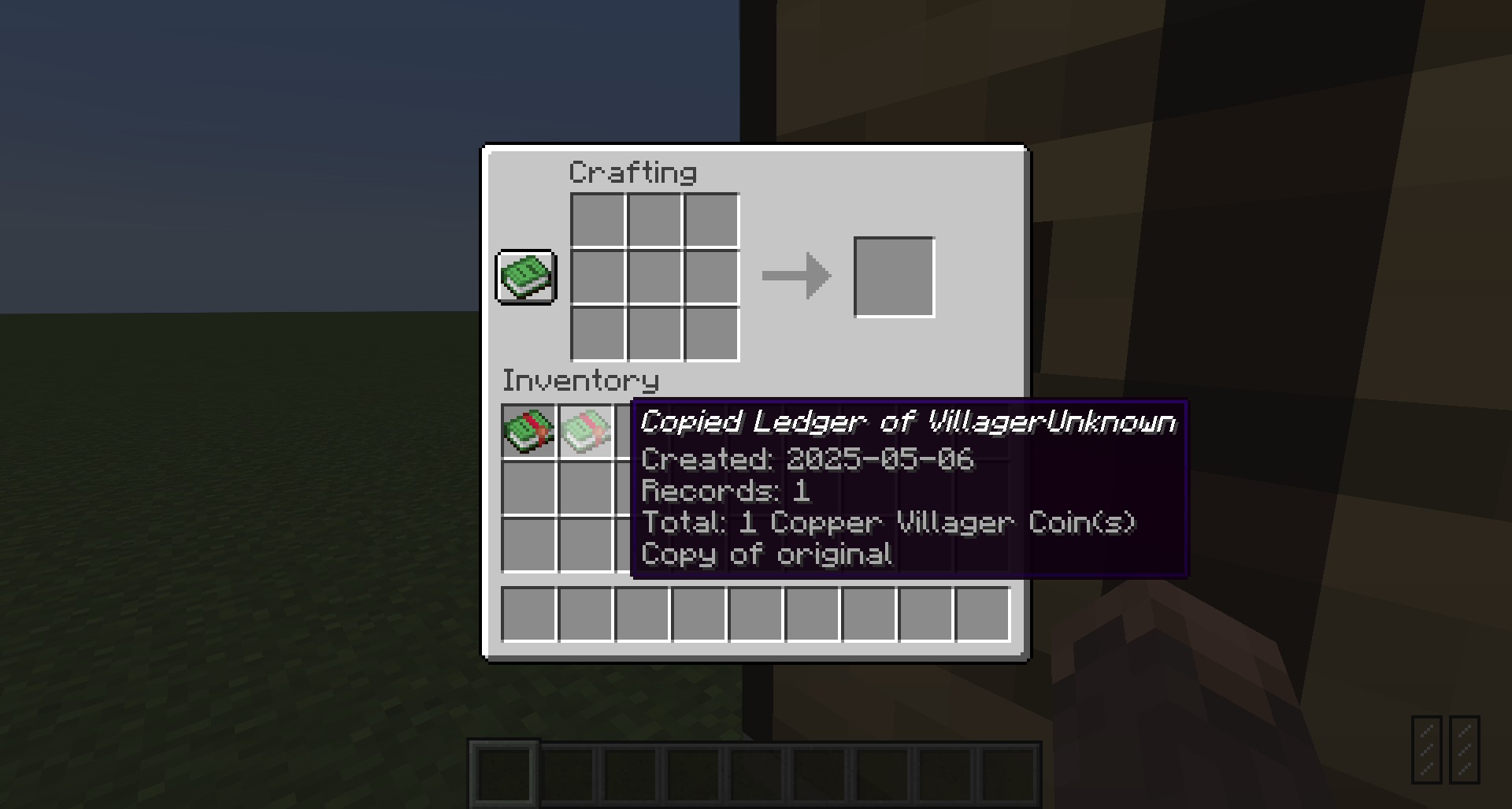The width and height of the screenshot is (1512, 809).
Task: Click the green book recipe button icon
Action: click(x=525, y=277)
